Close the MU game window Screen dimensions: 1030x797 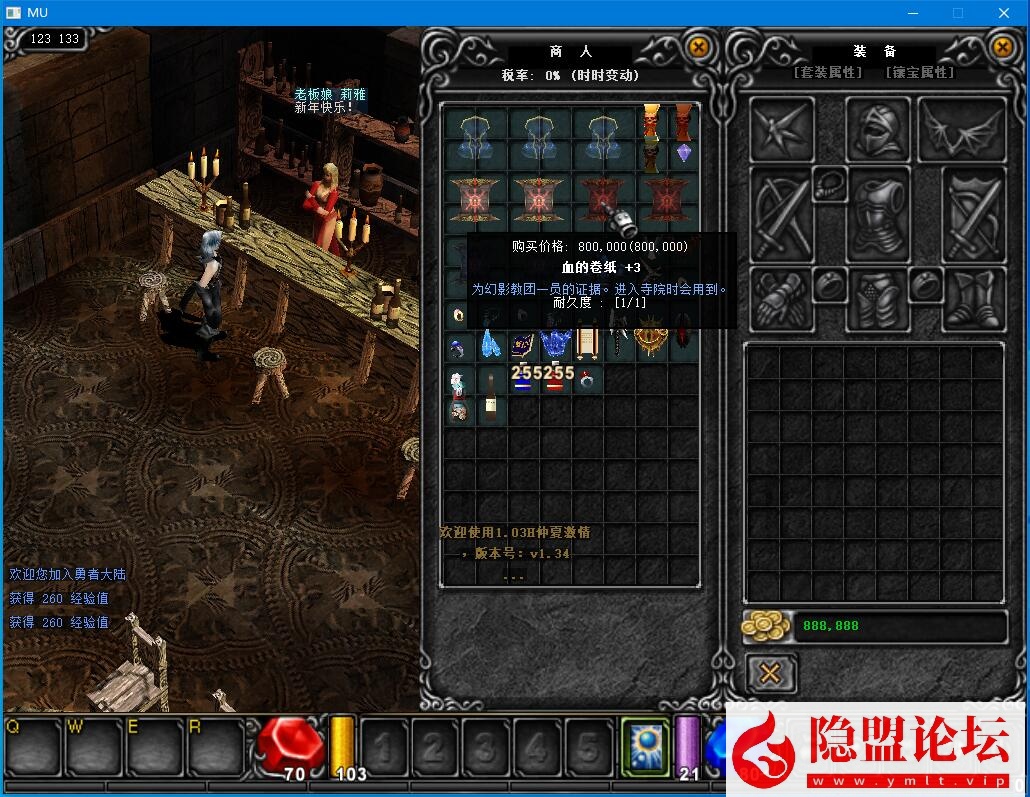point(1004,13)
